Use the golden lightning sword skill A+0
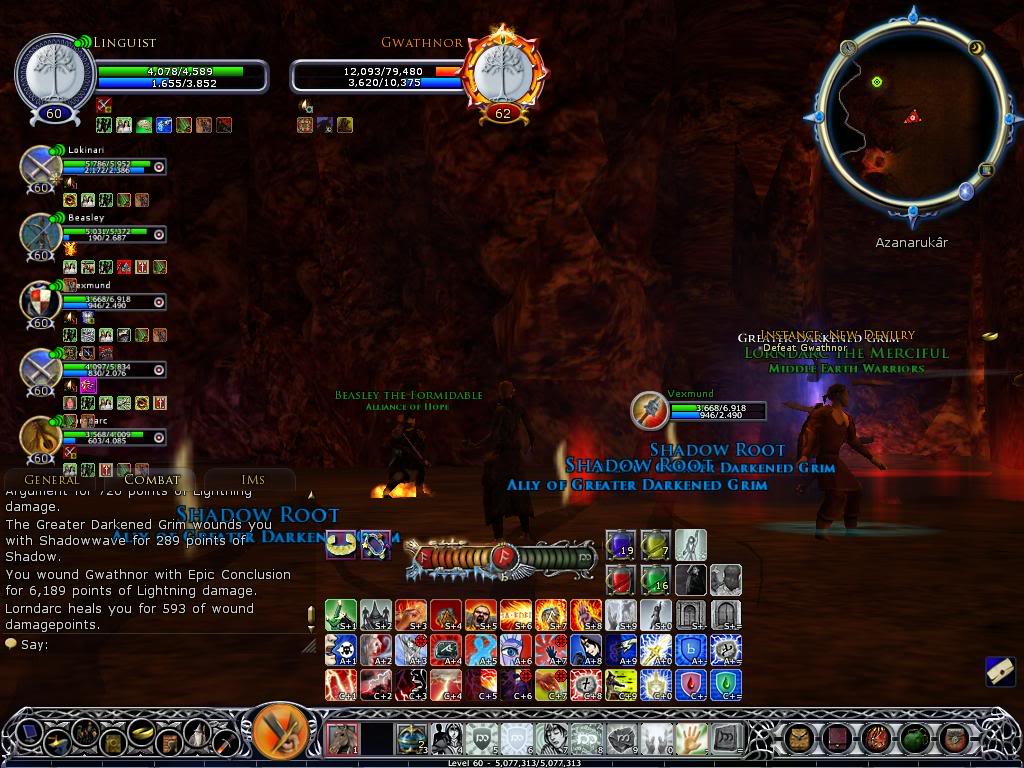 click(x=655, y=649)
